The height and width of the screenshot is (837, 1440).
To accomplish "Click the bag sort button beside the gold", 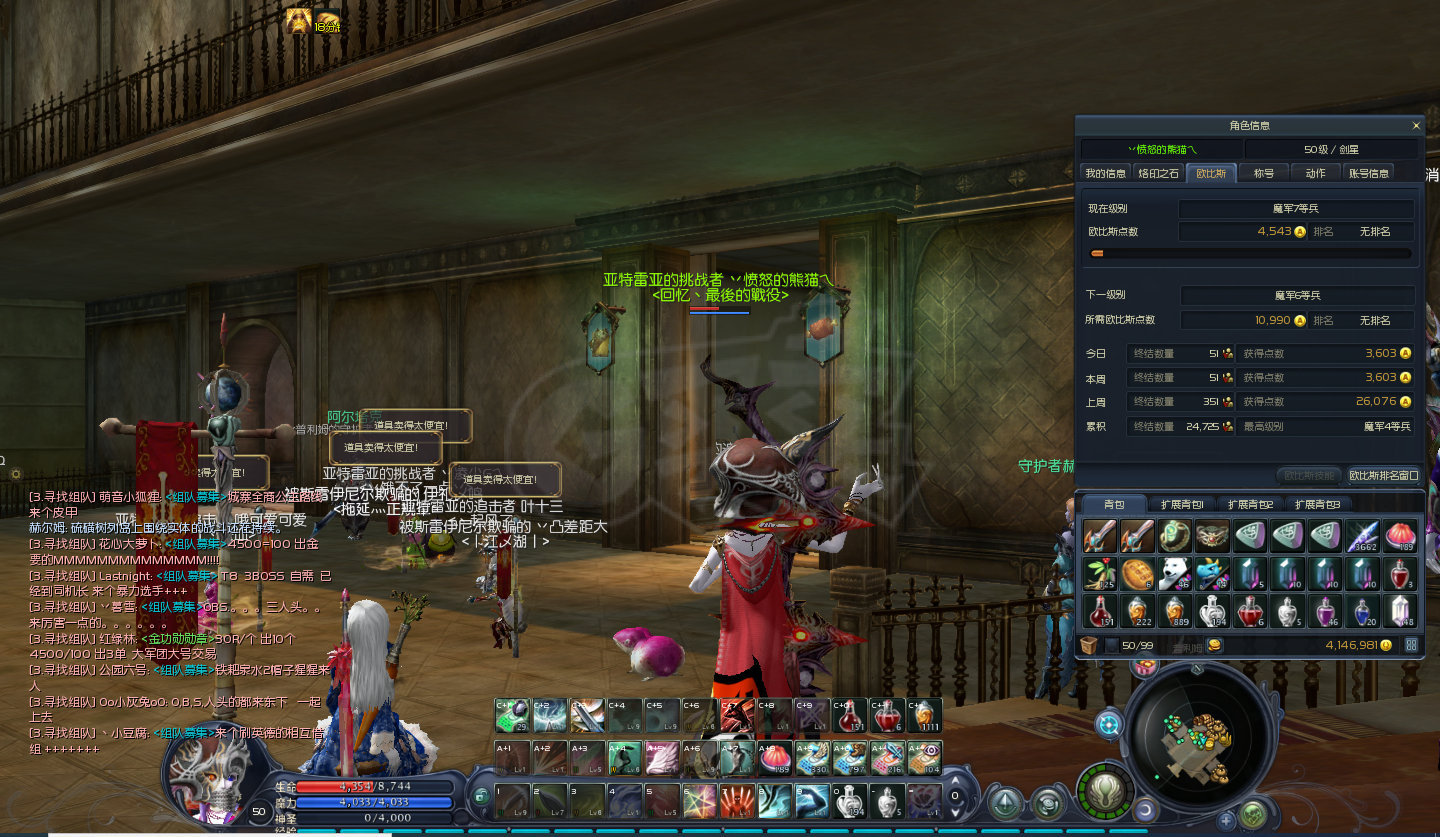I will click(1411, 645).
